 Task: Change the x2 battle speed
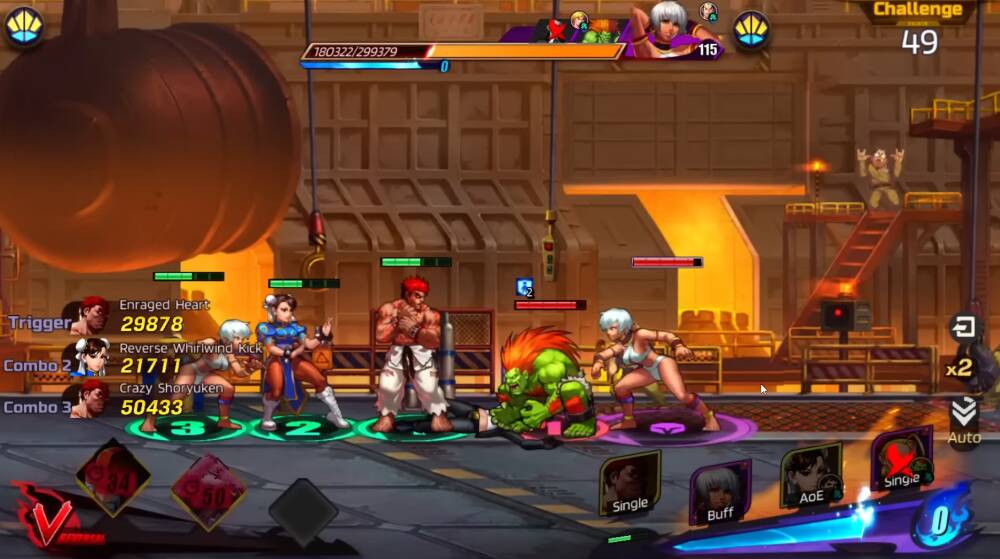click(x=960, y=368)
